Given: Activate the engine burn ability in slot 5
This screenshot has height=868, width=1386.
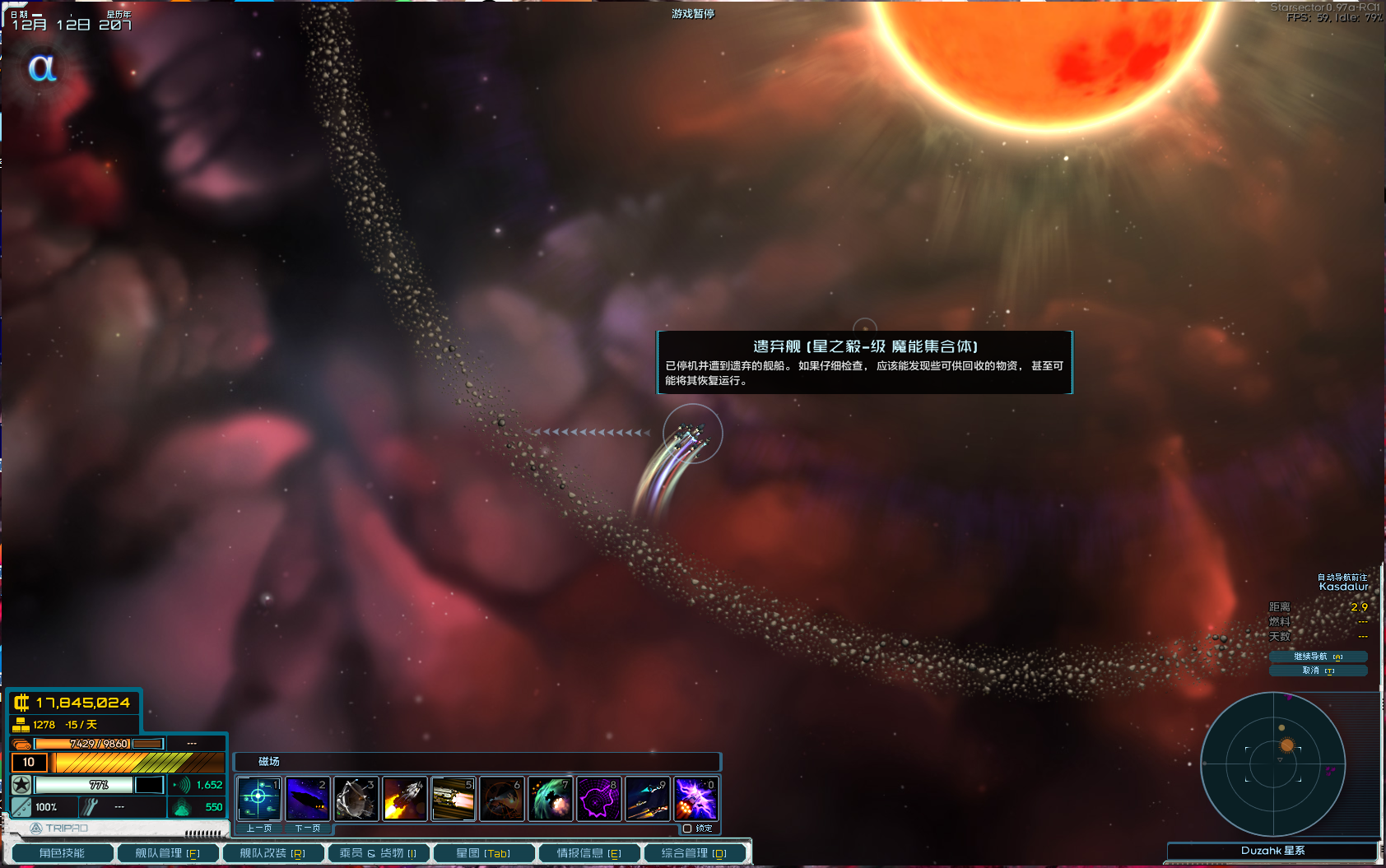Looking at the screenshot, I should 453,798.
